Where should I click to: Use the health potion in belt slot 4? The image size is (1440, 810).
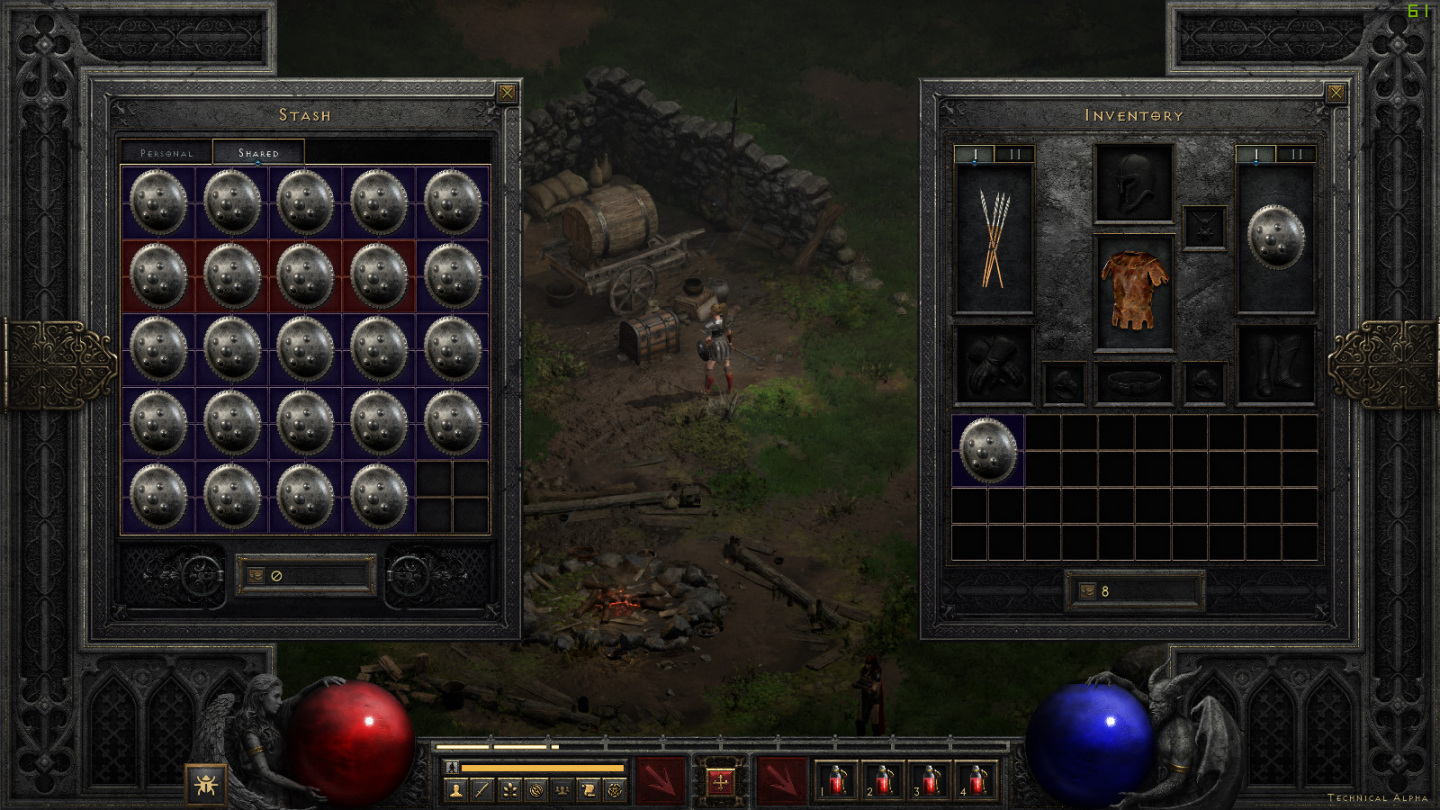976,781
